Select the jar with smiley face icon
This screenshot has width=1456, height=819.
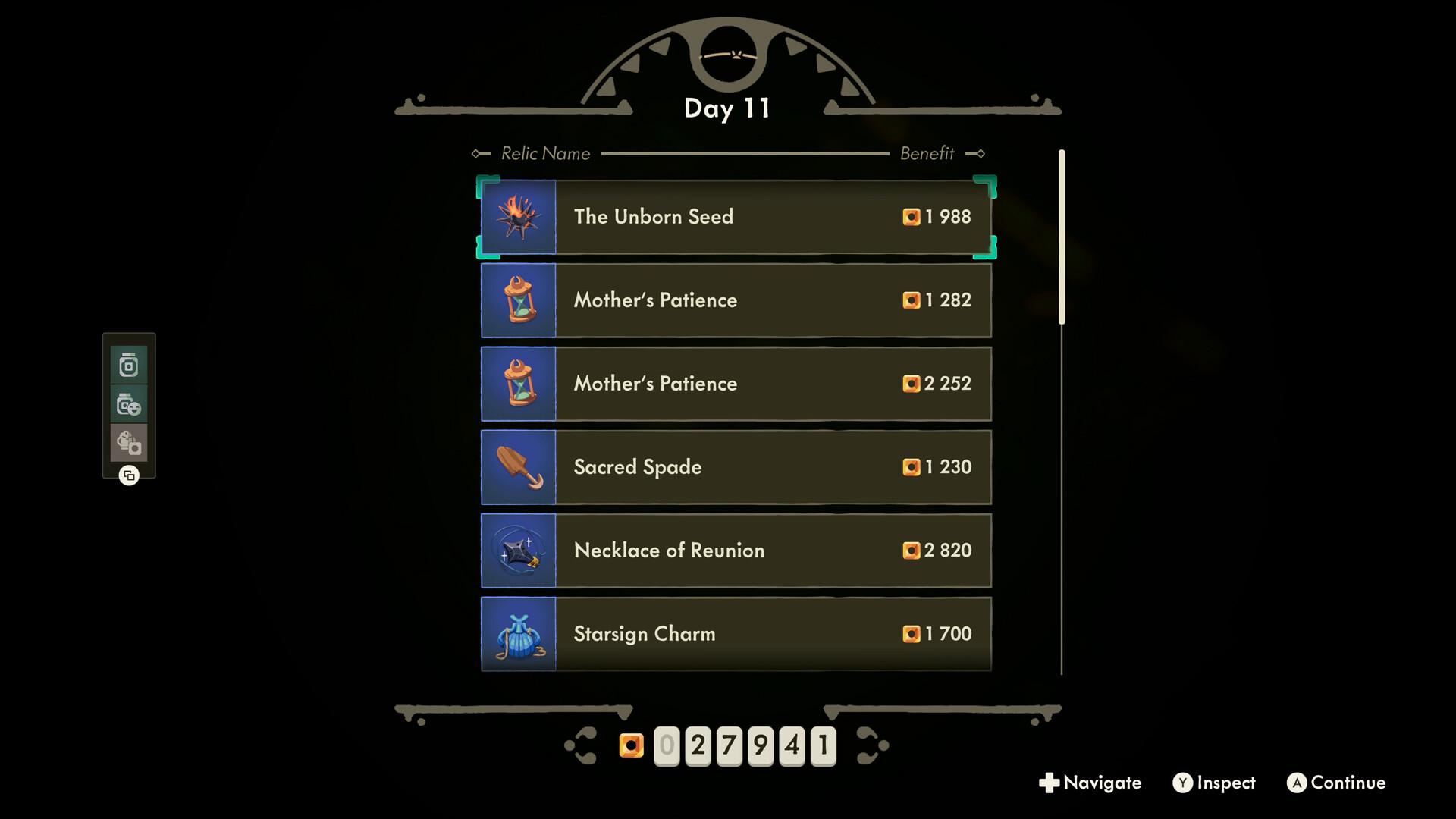pos(129,404)
